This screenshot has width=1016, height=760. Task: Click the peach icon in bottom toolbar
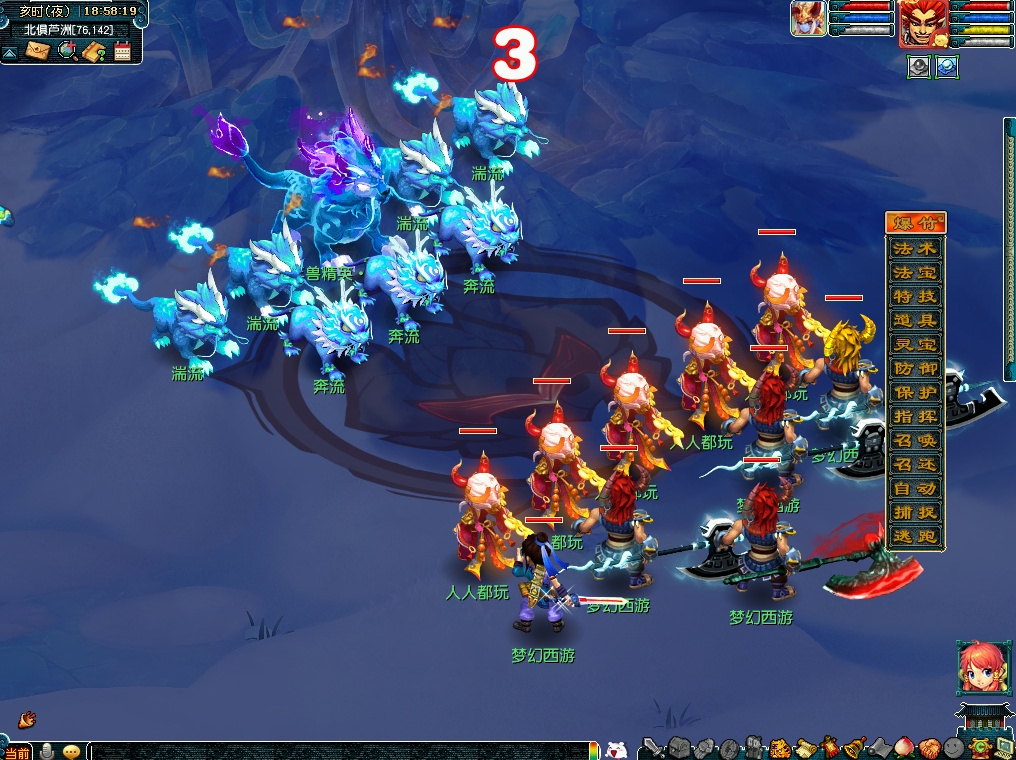tap(904, 747)
